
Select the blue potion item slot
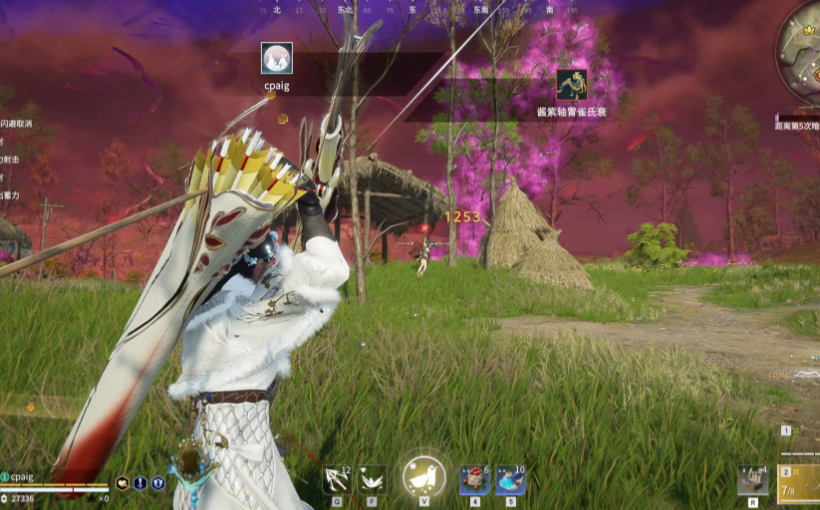[x=510, y=481]
